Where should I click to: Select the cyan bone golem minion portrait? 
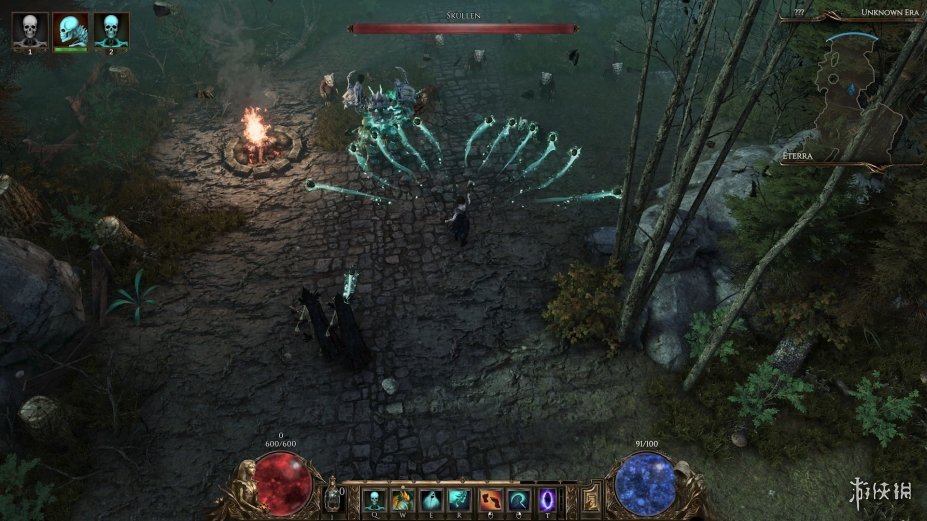tap(71, 30)
